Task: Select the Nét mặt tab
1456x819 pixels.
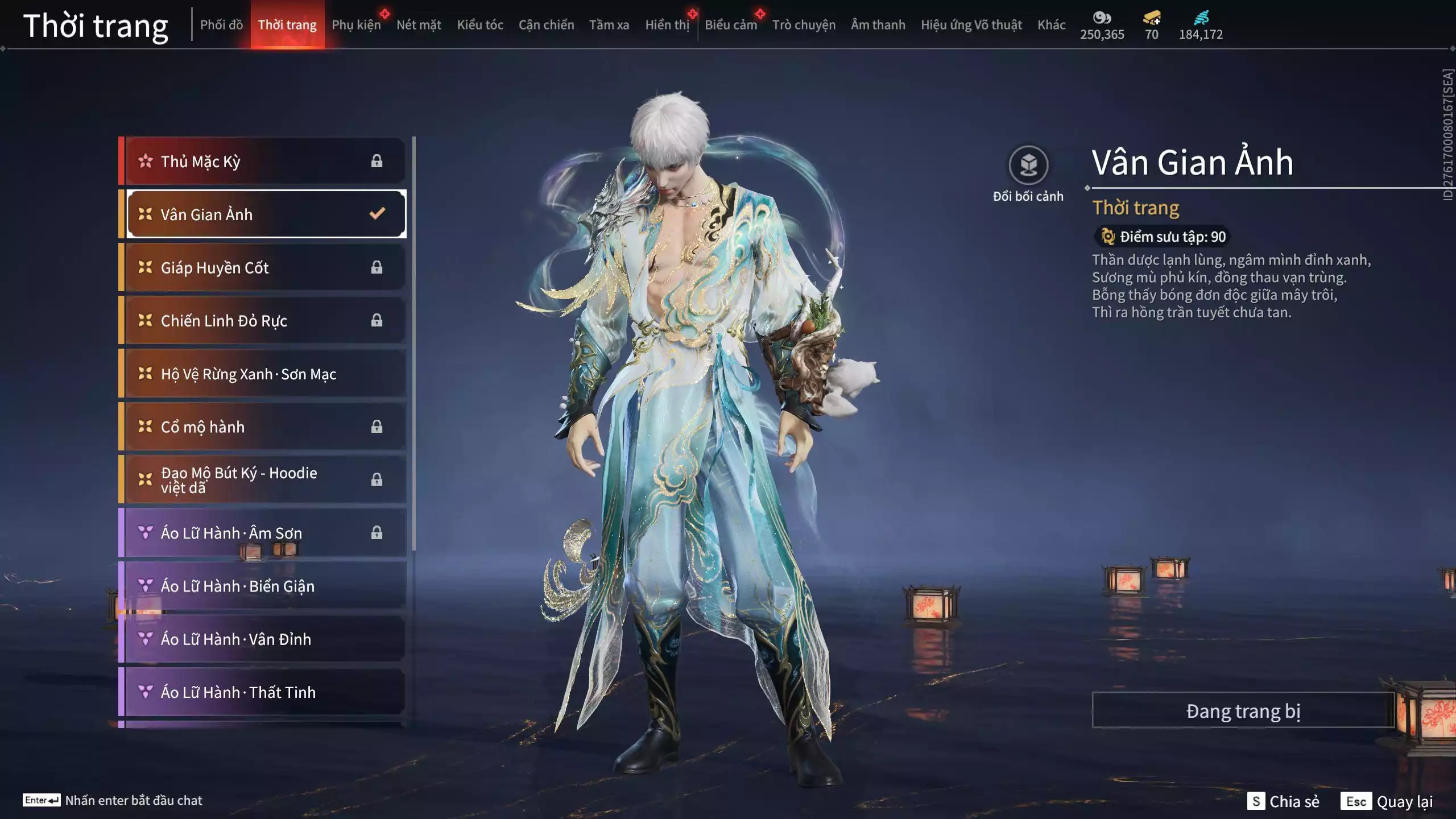Action: (x=419, y=25)
